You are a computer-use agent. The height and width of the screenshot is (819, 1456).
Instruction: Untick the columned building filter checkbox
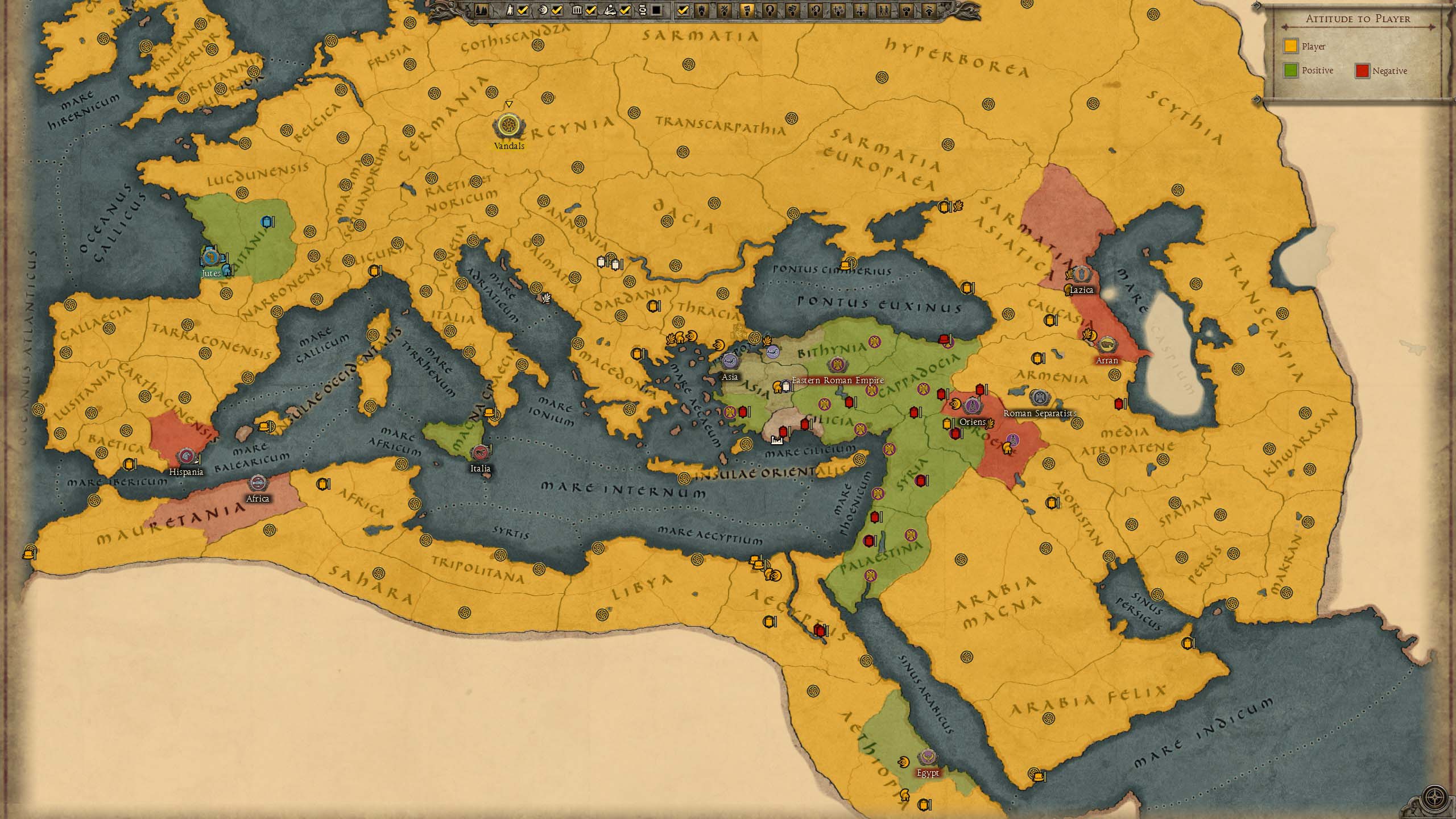(591, 10)
